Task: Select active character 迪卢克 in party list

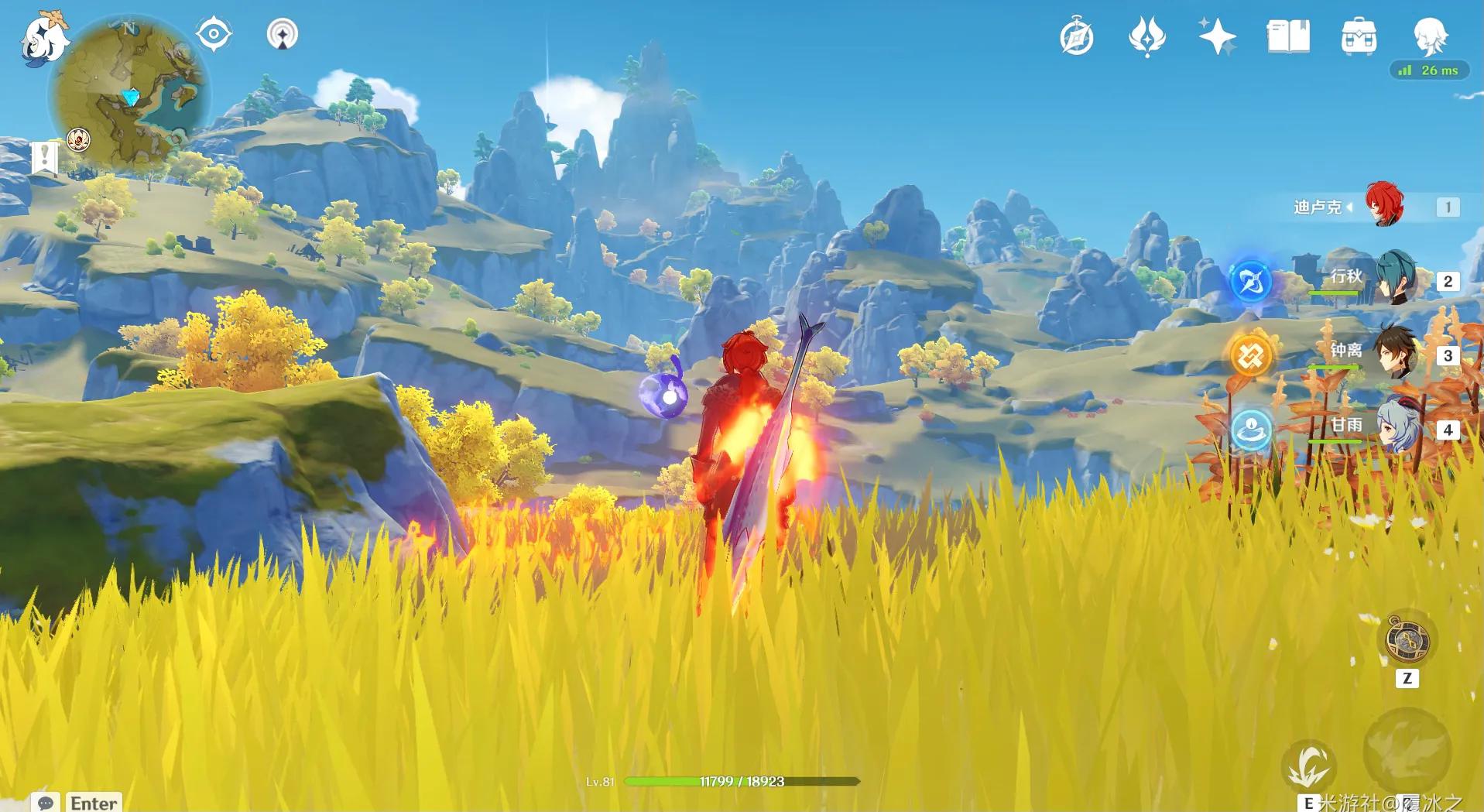Action: 1384,206
